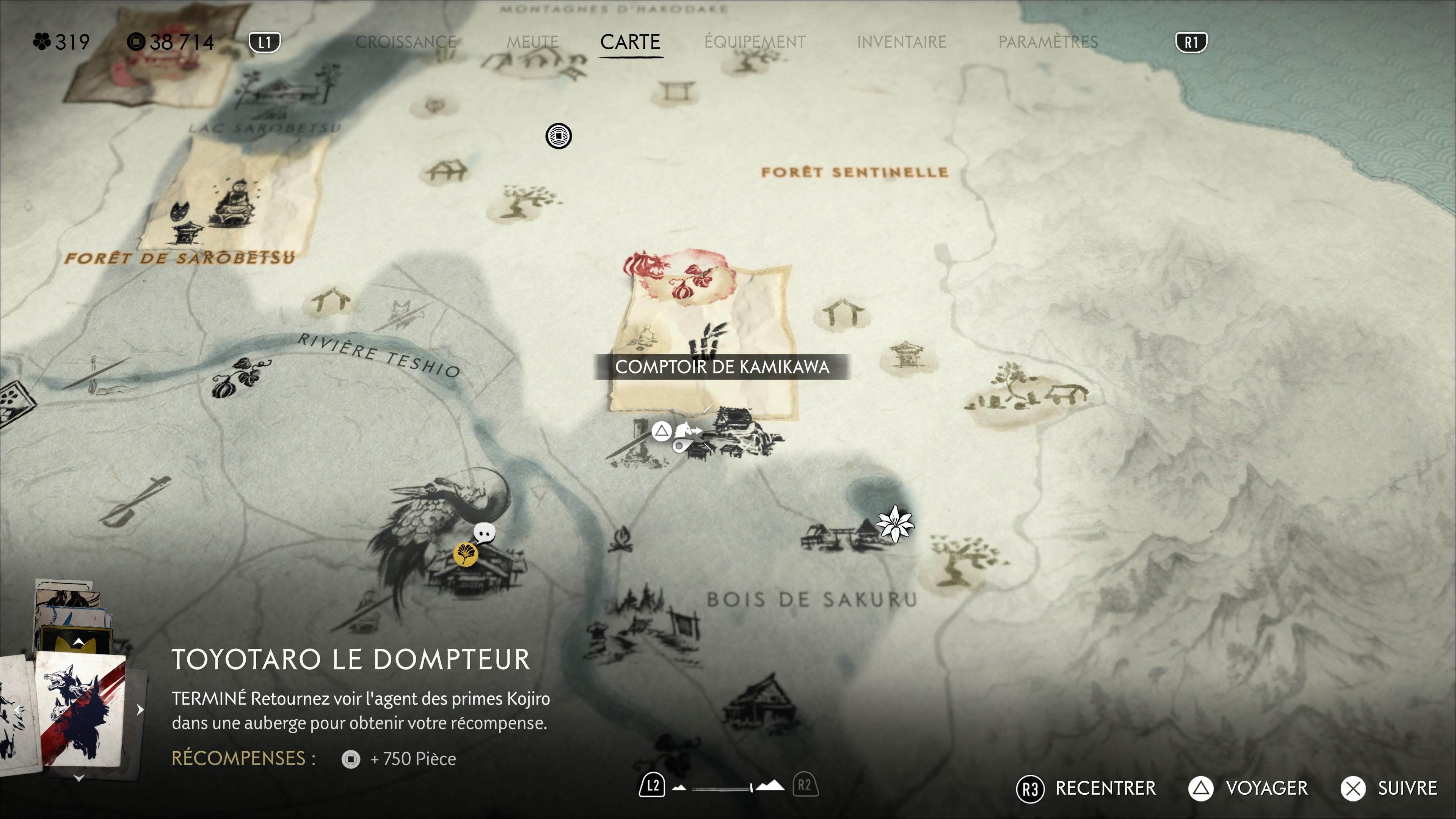The image size is (1456, 819).
Task: Open the Inventaire tab
Action: point(901,42)
